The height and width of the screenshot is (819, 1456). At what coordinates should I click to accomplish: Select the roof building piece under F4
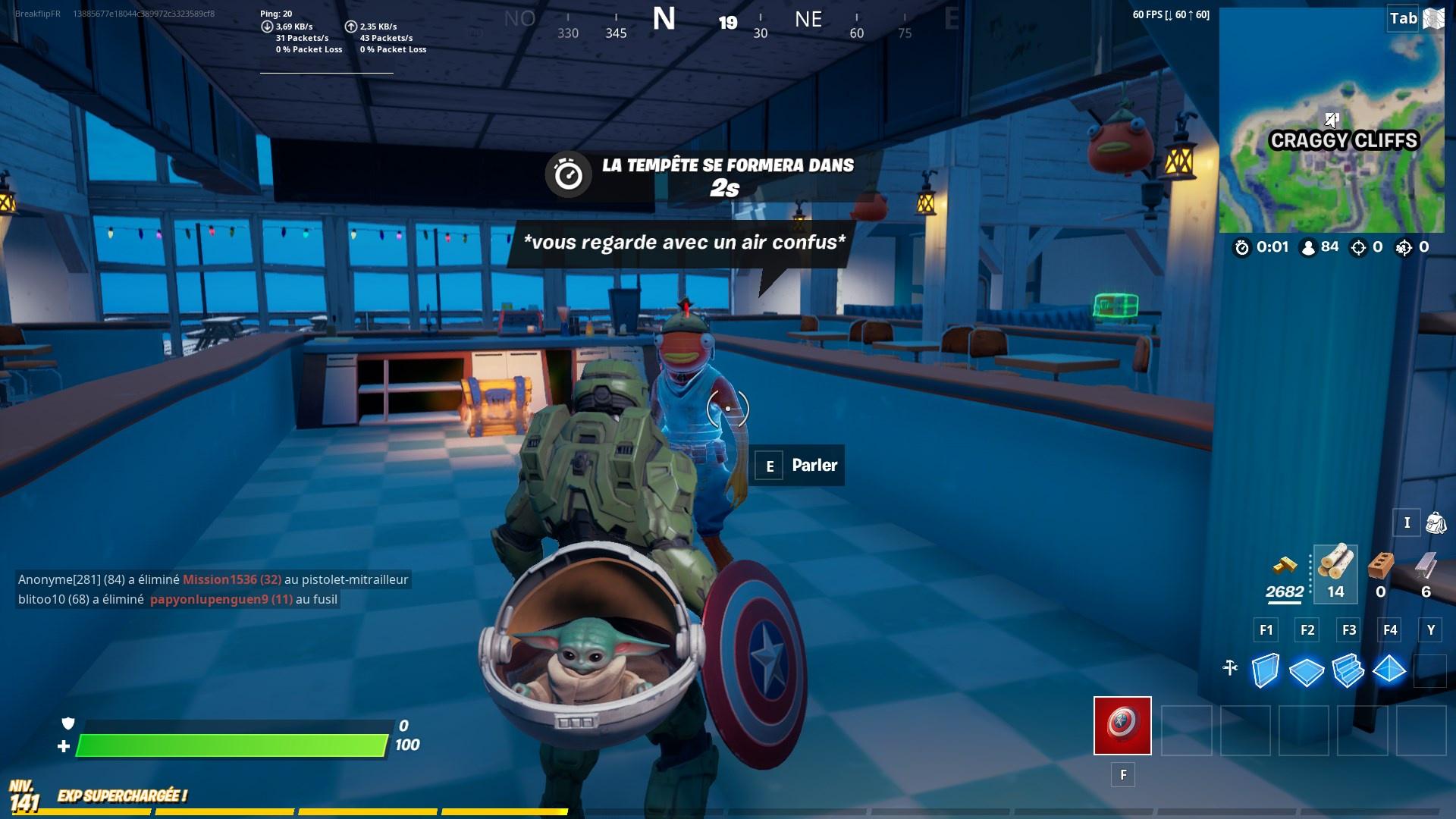pos(1390,670)
